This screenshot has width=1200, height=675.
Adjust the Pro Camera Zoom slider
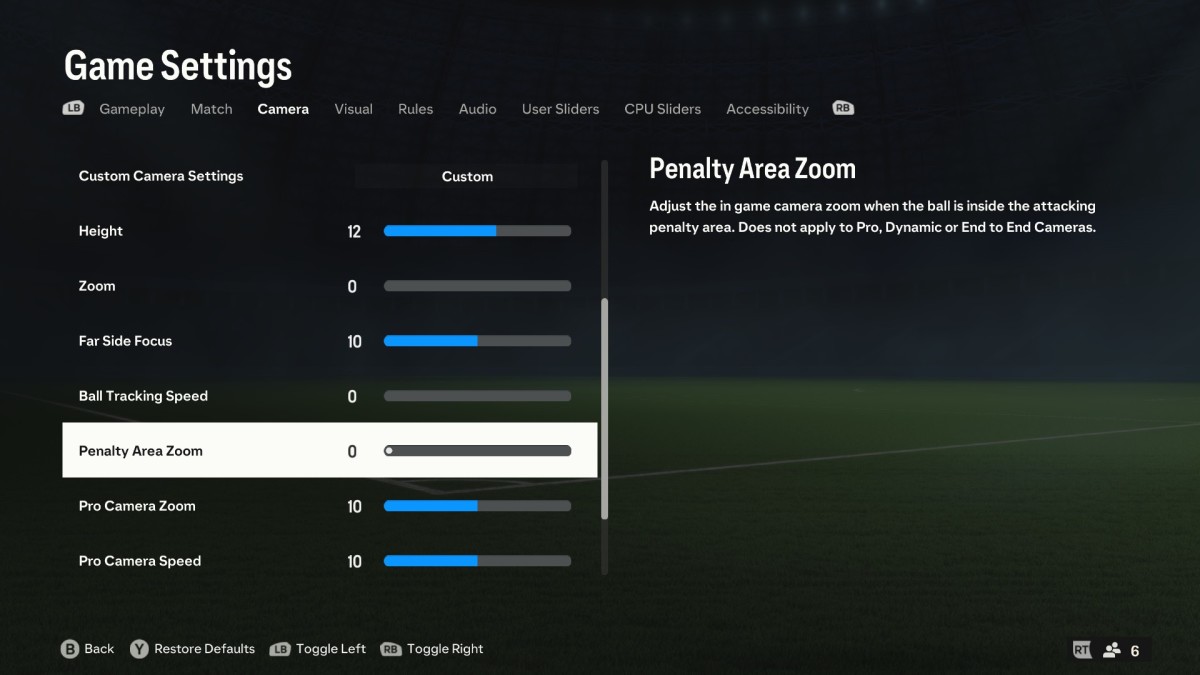coord(477,506)
